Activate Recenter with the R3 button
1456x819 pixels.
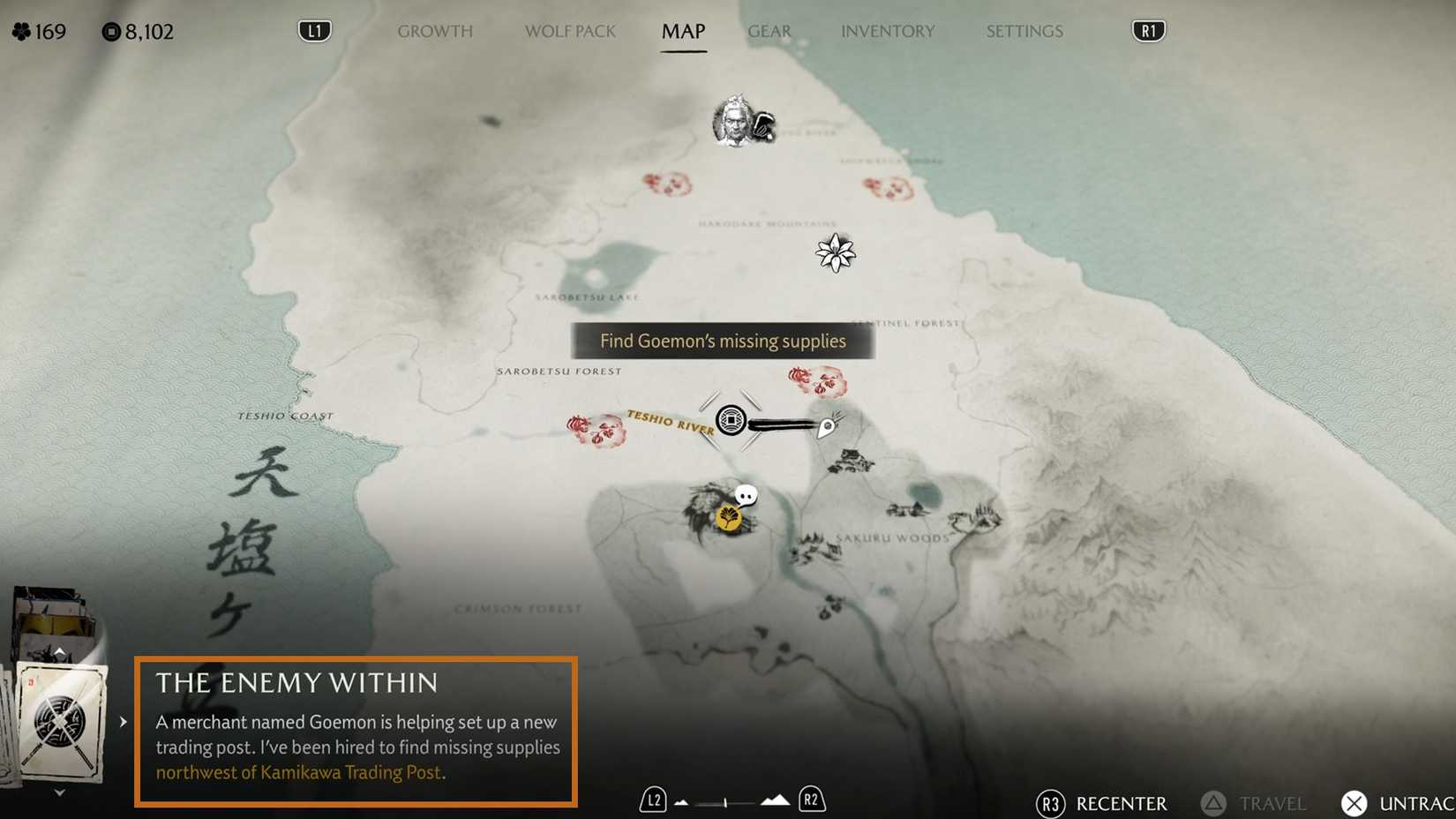tap(1050, 804)
